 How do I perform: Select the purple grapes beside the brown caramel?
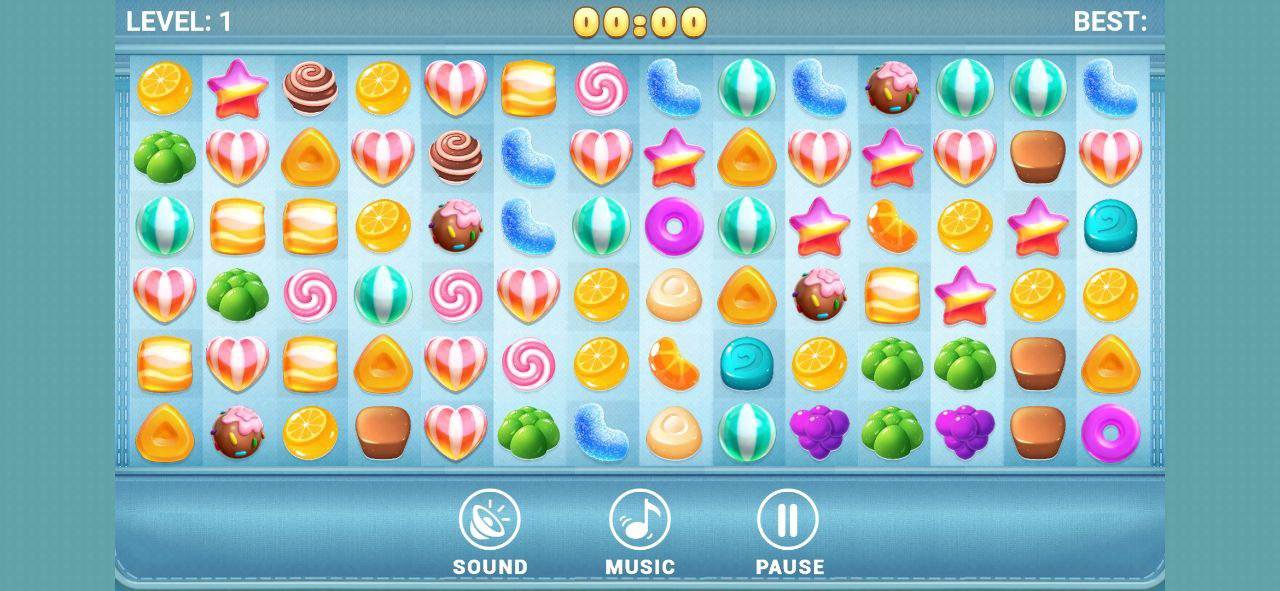[965, 432]
